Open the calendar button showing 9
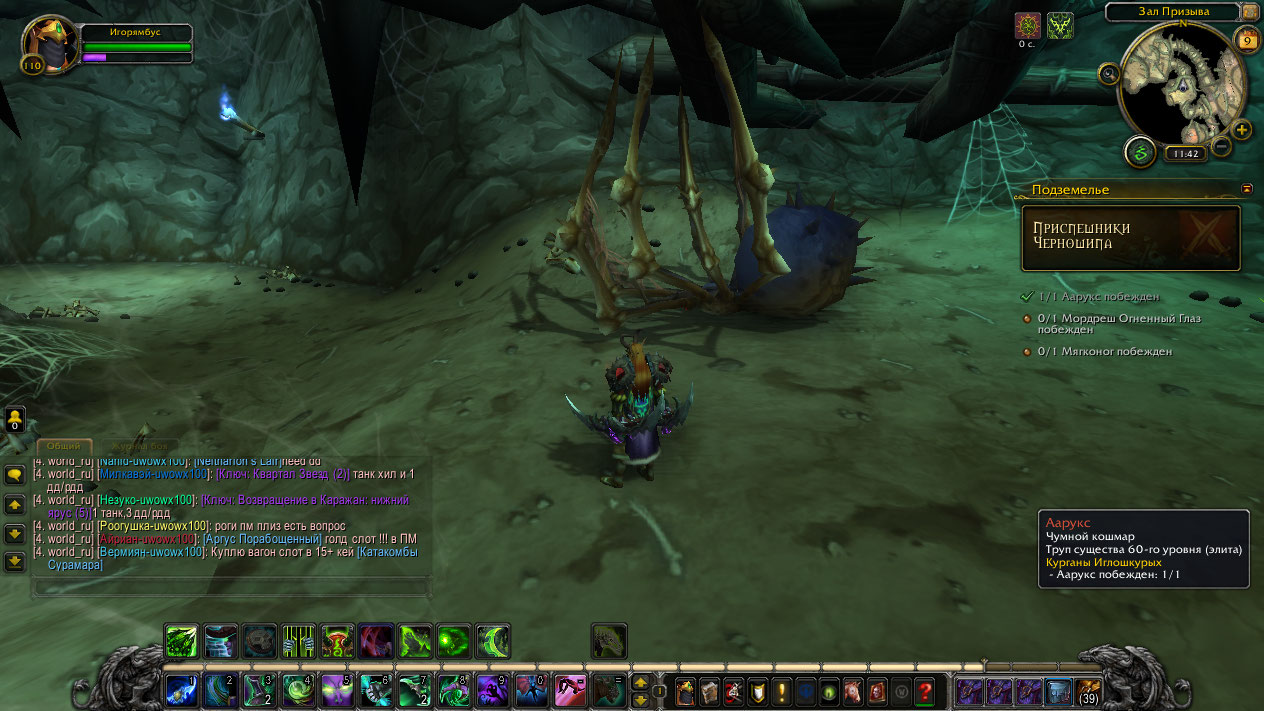Viewport: 1264px width, 711px height. pos(1247,41)
